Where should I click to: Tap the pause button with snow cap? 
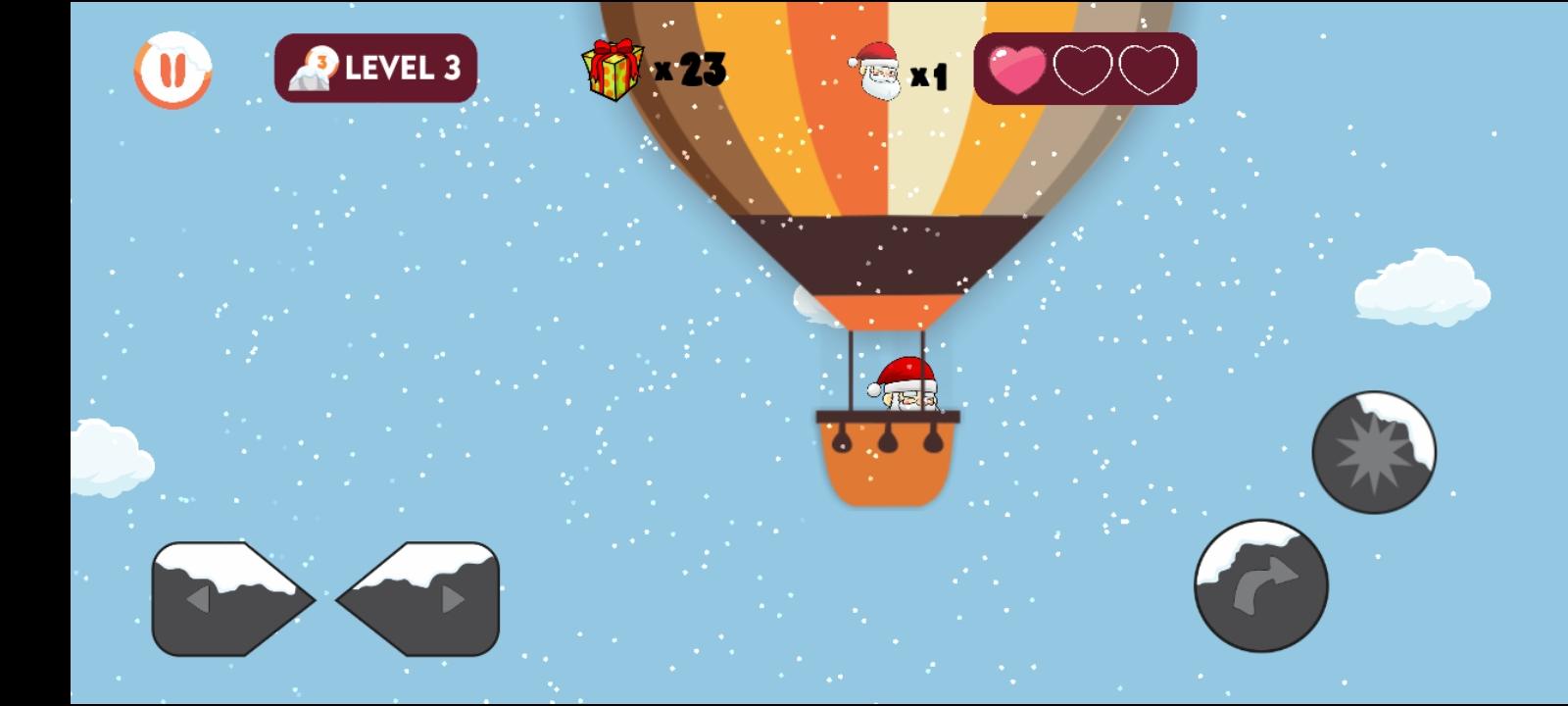[172, 69]
